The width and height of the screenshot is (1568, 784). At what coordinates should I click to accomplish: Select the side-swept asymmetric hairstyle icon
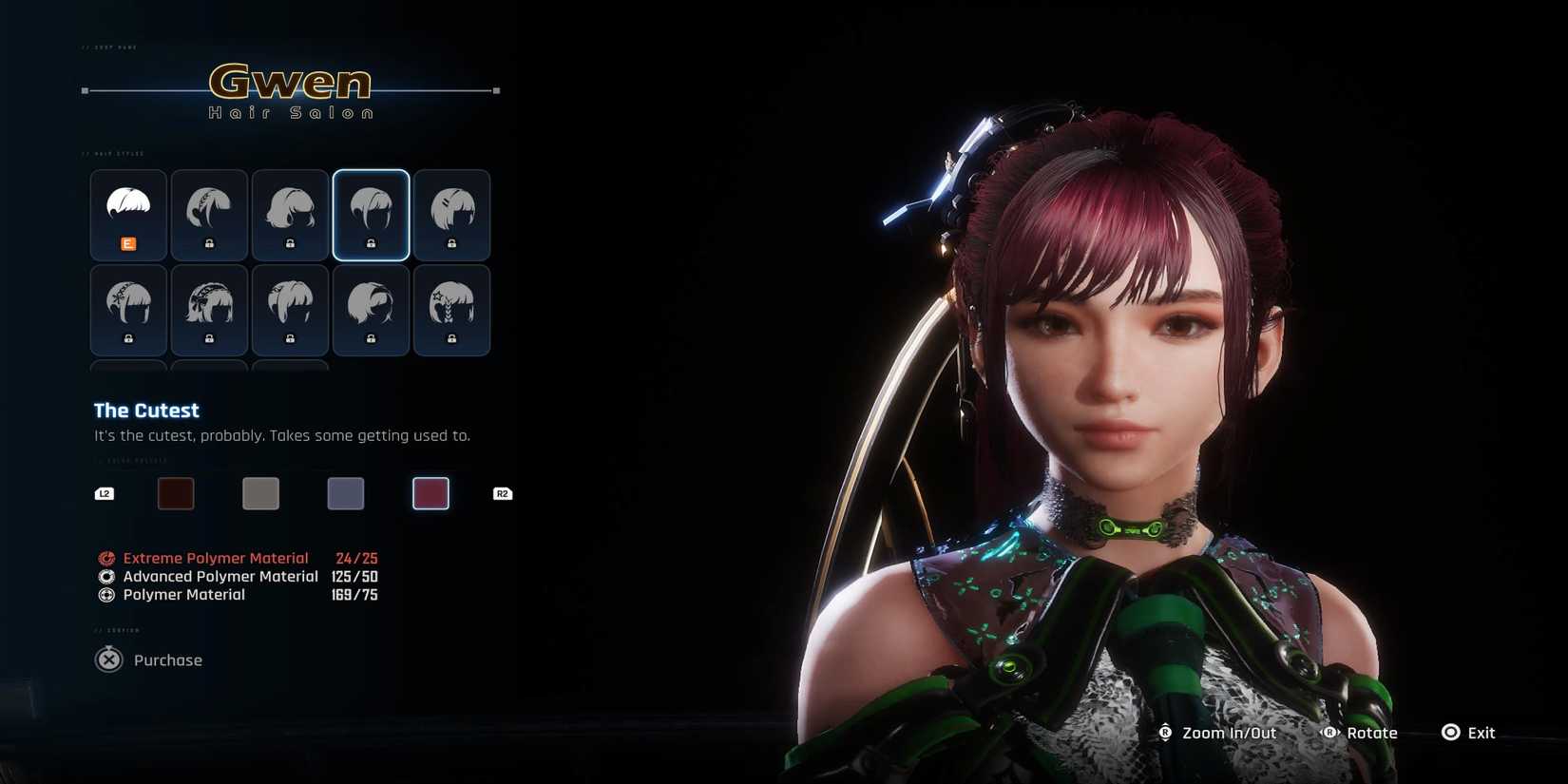[371, 309]
